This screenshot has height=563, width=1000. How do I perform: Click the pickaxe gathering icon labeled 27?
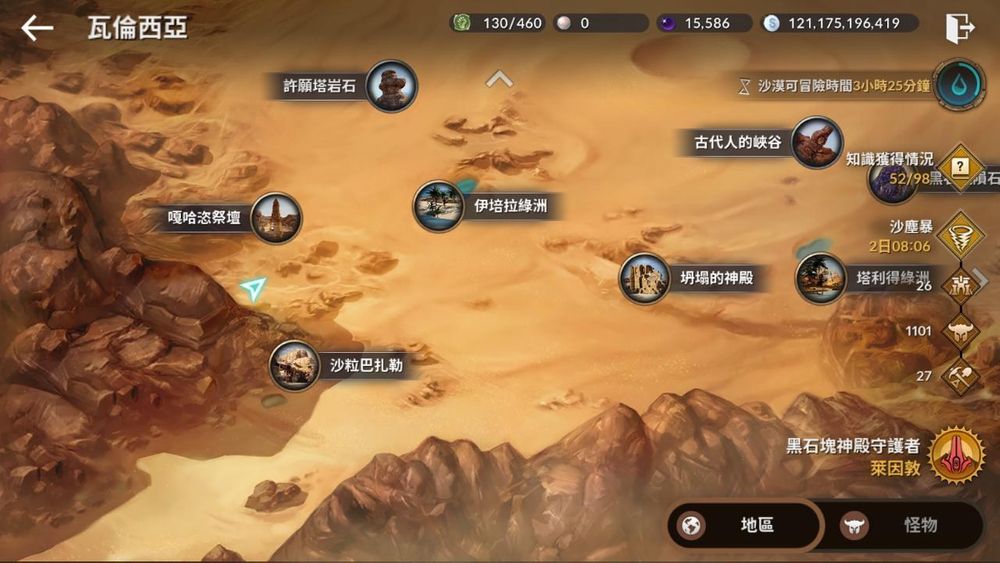pos(961,376)
